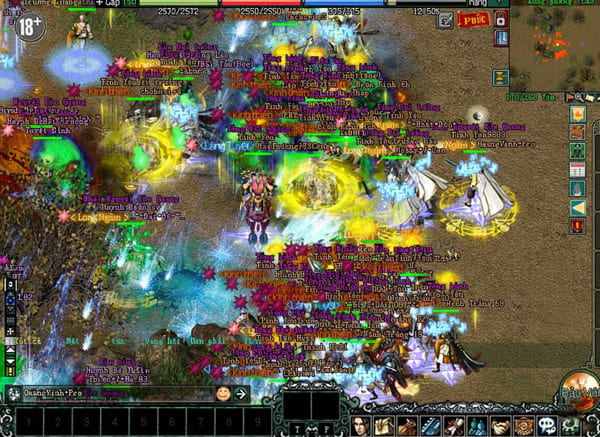Toggle the red padlock icon
This screenshot has width=600, height=437.
(x=500, y=19)
